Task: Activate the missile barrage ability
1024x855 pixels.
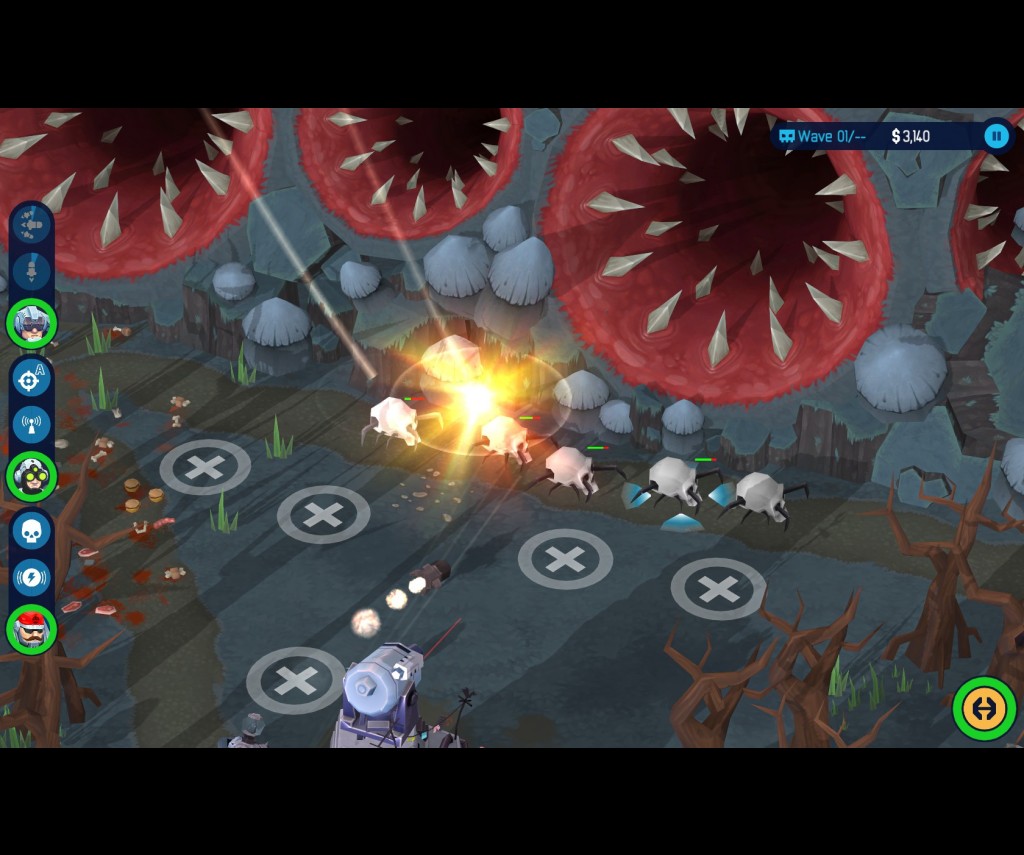Action: tap(32, 225)
